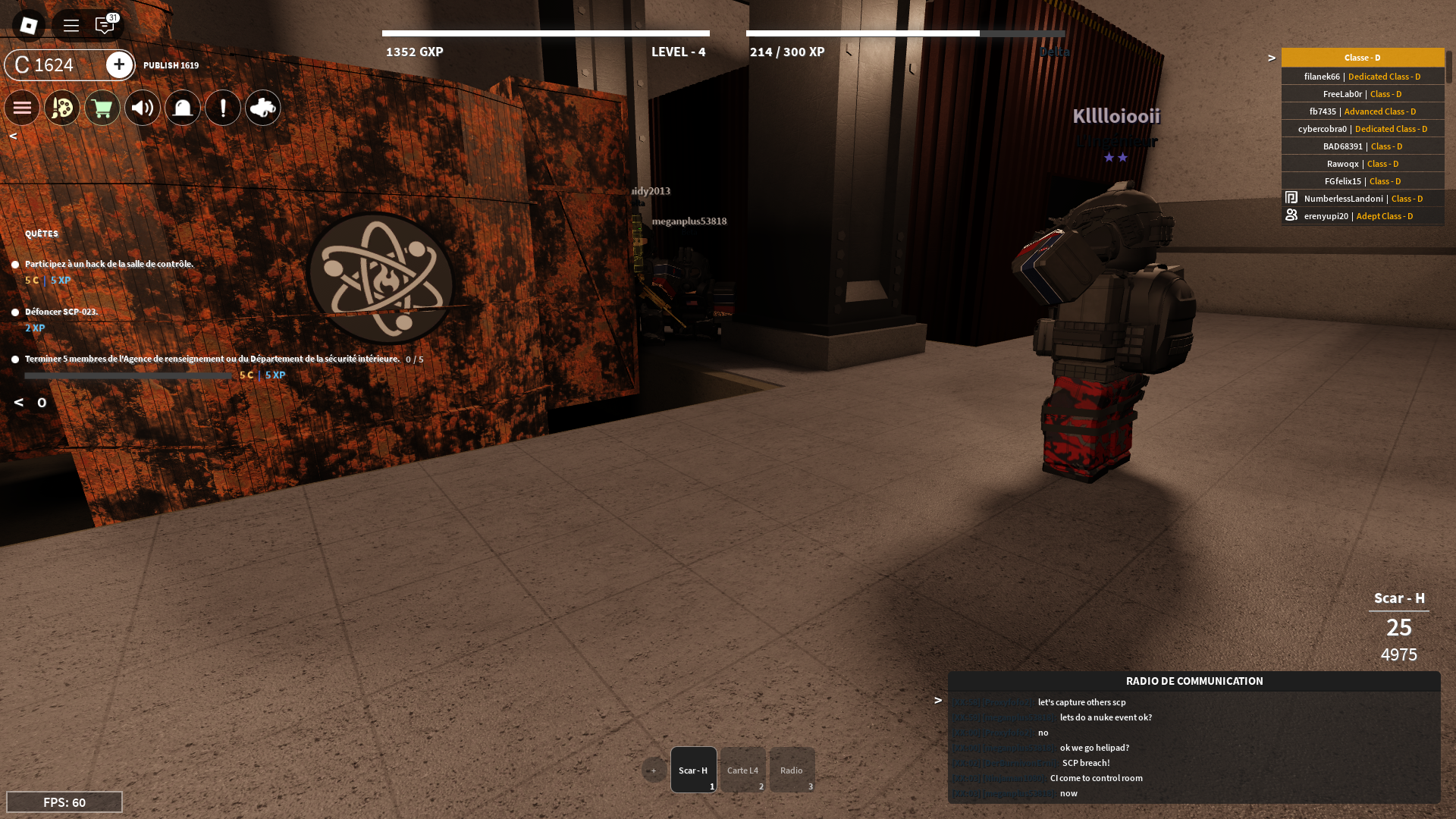Screen dimensions: 1456x819
Task: Equip the Scar-H weapon slot
Action: click(693, 770)
